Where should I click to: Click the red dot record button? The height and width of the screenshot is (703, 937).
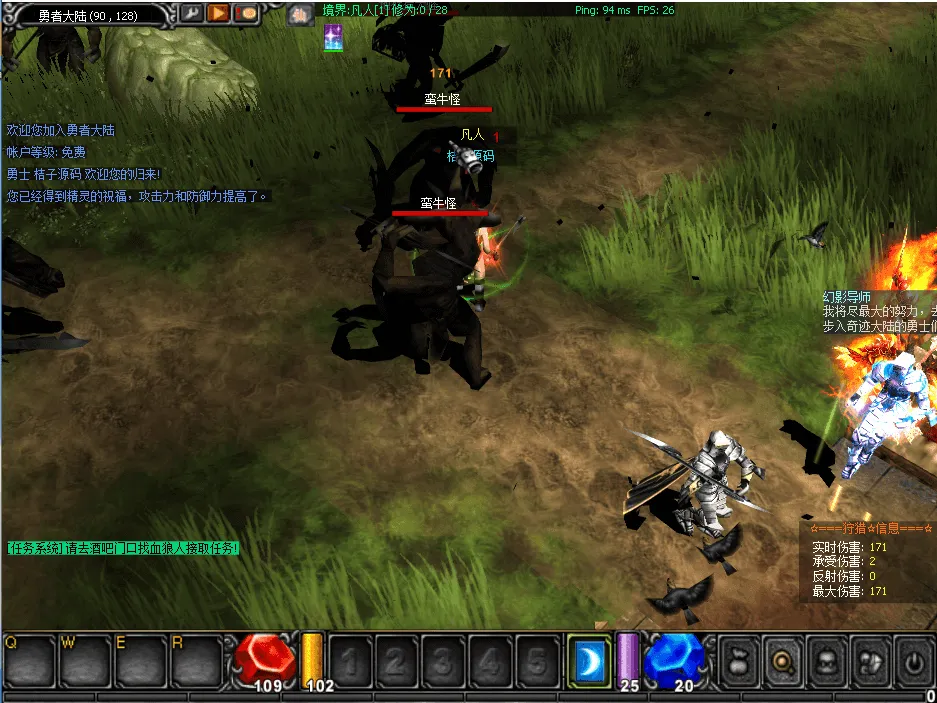coord(246,14)
